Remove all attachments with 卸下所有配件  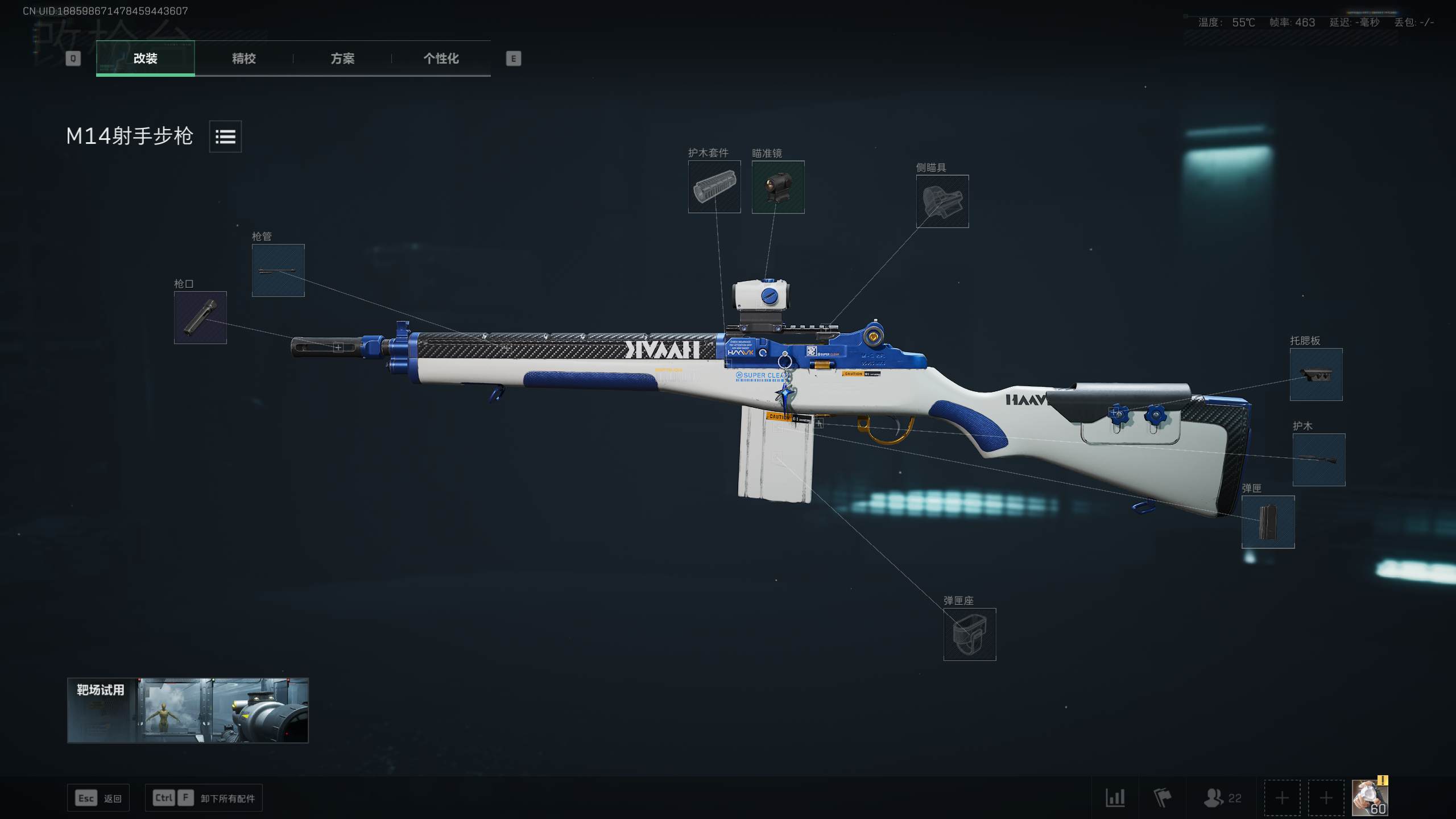(x=204, y=798)
